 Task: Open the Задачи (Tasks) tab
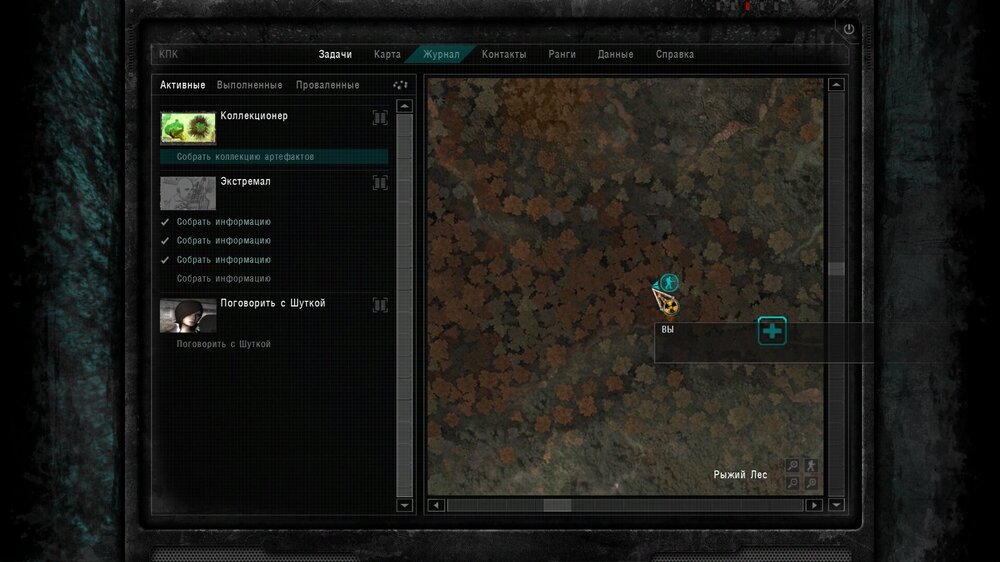[335, 54]
